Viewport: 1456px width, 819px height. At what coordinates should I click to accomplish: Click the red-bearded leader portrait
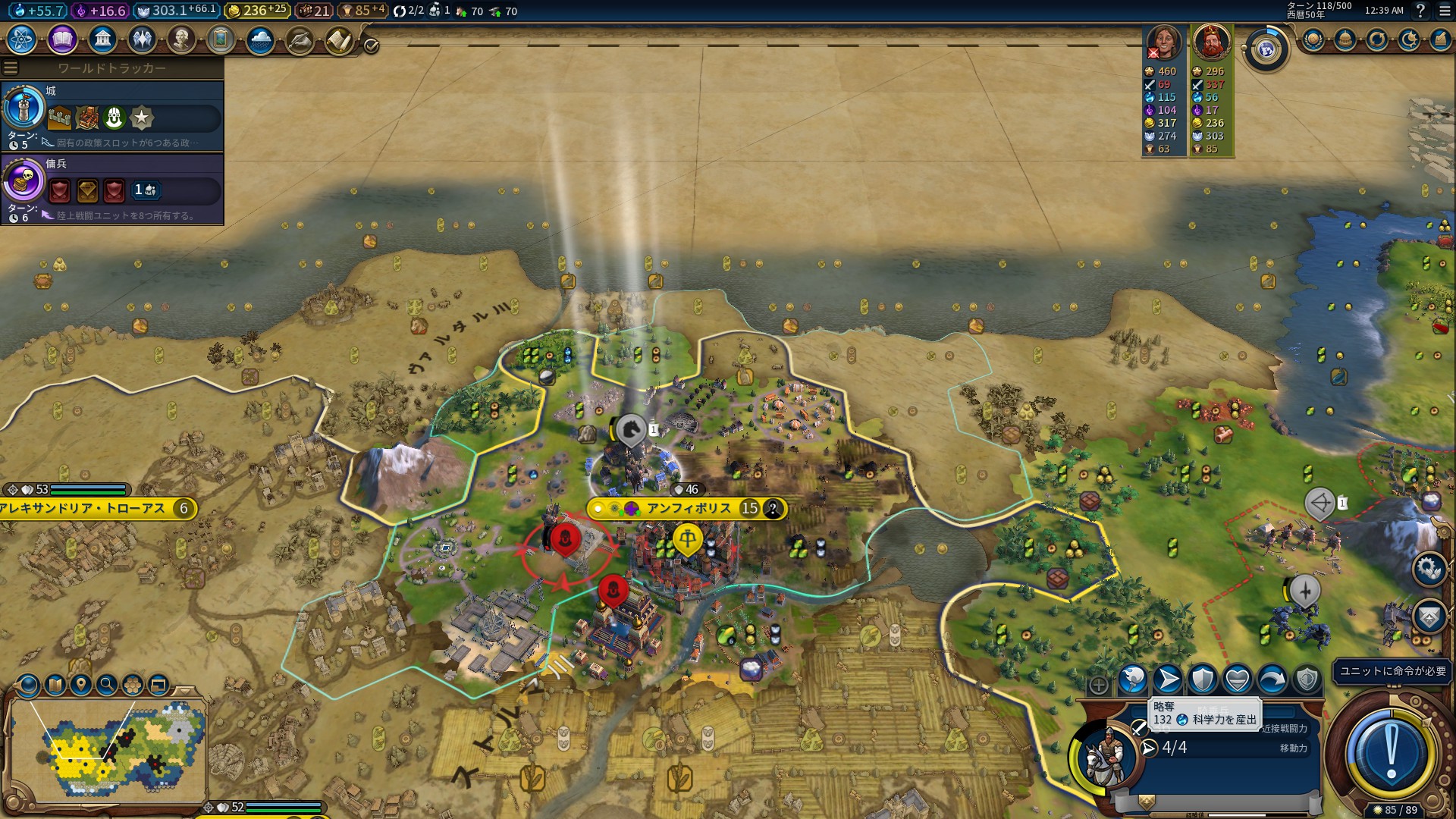tap(1211, 42)
